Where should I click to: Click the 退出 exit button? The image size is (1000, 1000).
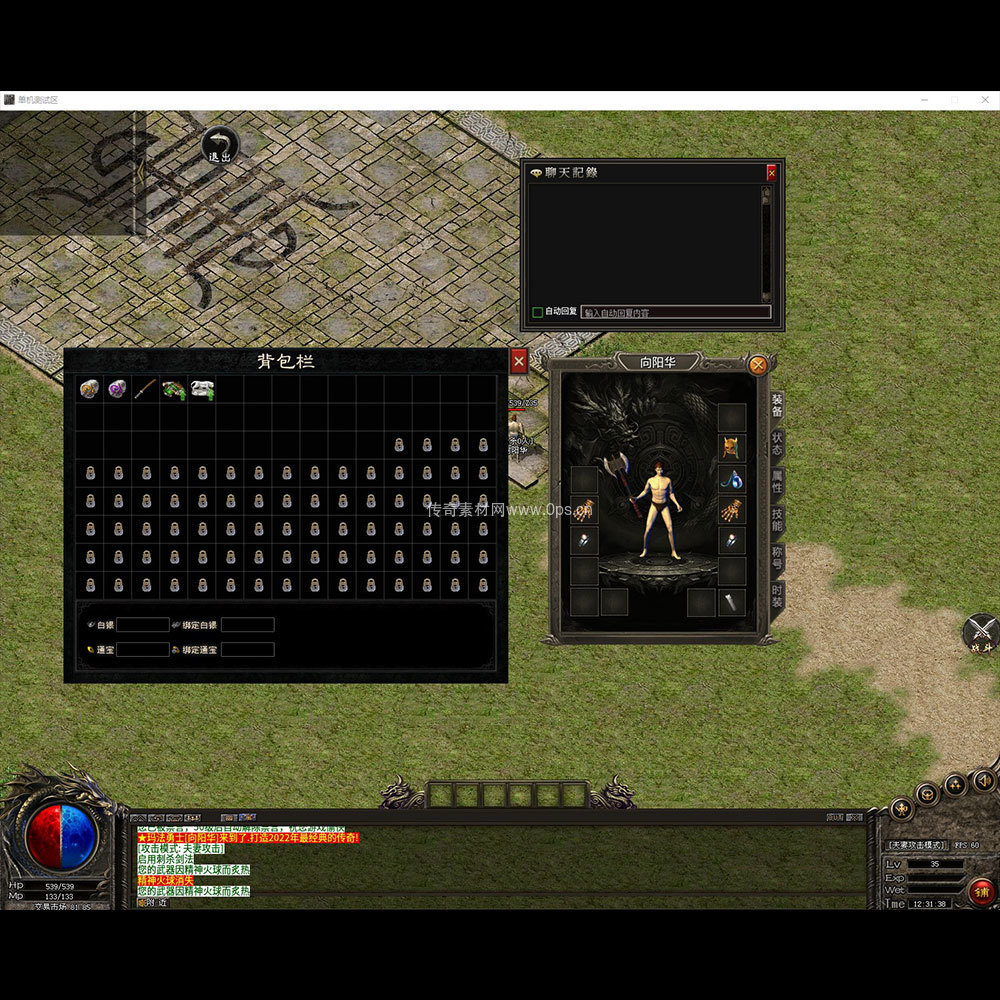(x=219, y=146)
